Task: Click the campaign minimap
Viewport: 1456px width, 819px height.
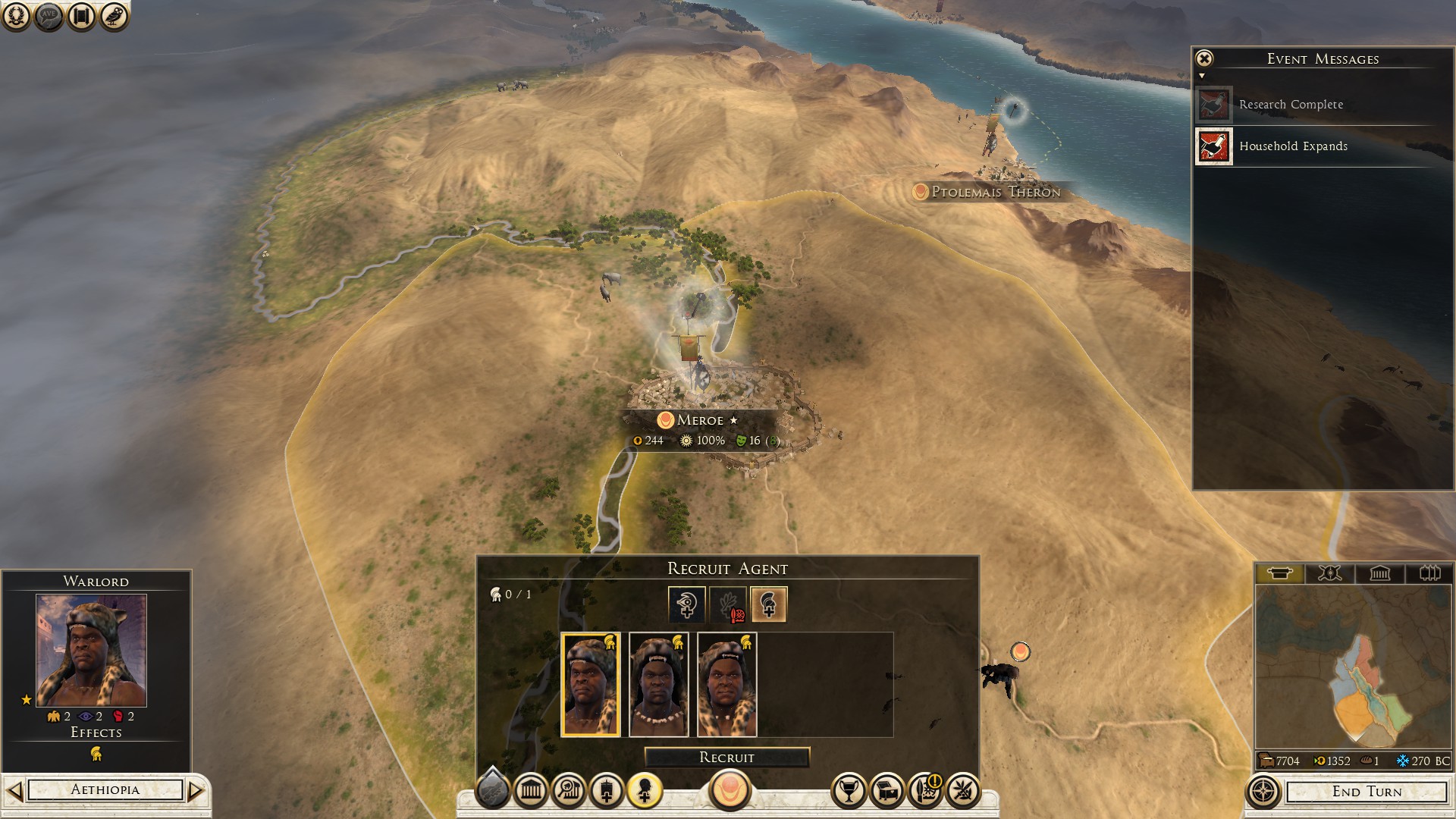Action: click(1354, 667)
